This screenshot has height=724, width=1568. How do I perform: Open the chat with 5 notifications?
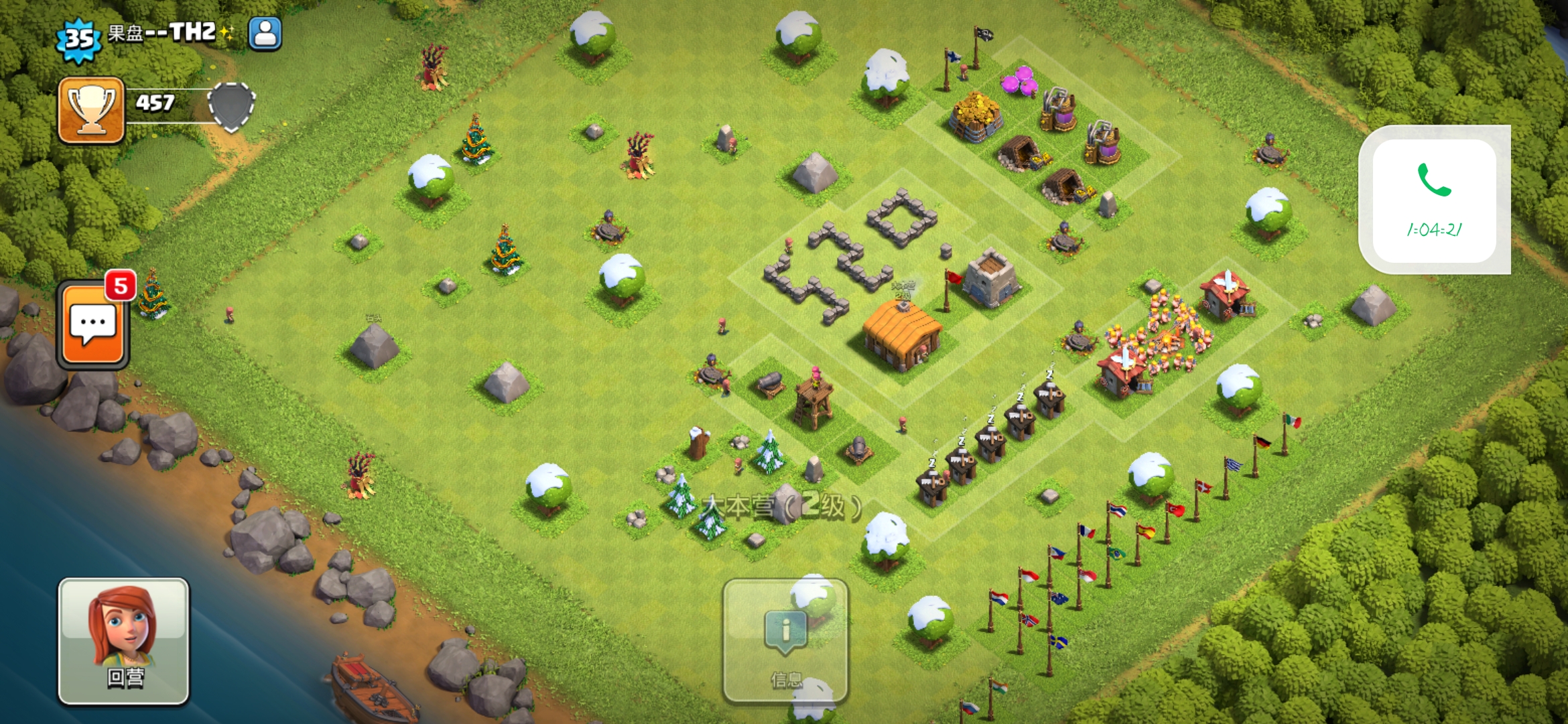point(92,325)
